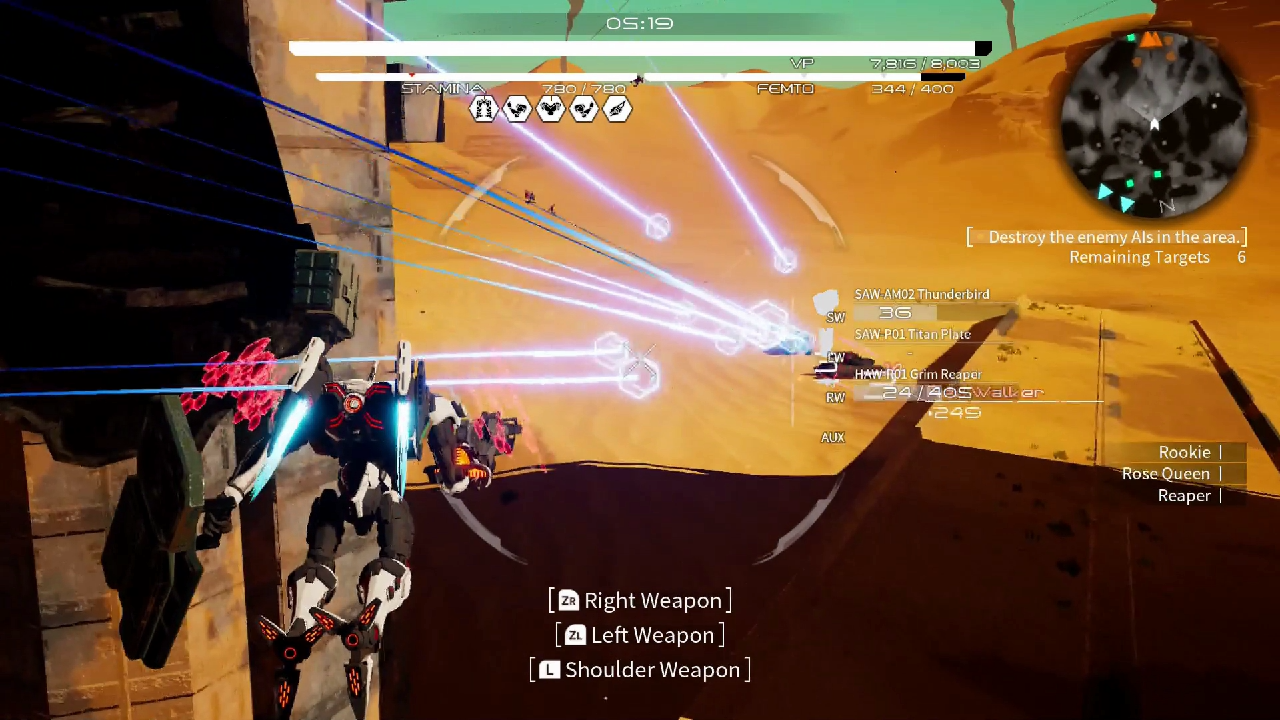Select the AUX equipment slot label
Image resolution: width=1280 pixels, height=720 pixels.
pyautogui.click(x=832, y=438)
